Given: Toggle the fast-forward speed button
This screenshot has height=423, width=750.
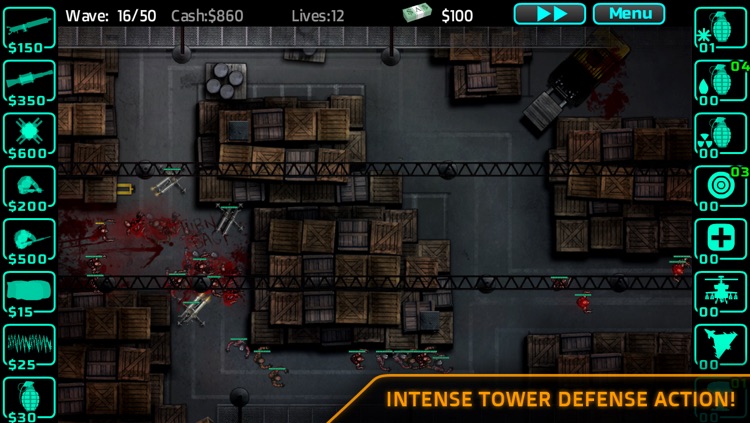Looking at the screenshot, I should pos(549,14).
